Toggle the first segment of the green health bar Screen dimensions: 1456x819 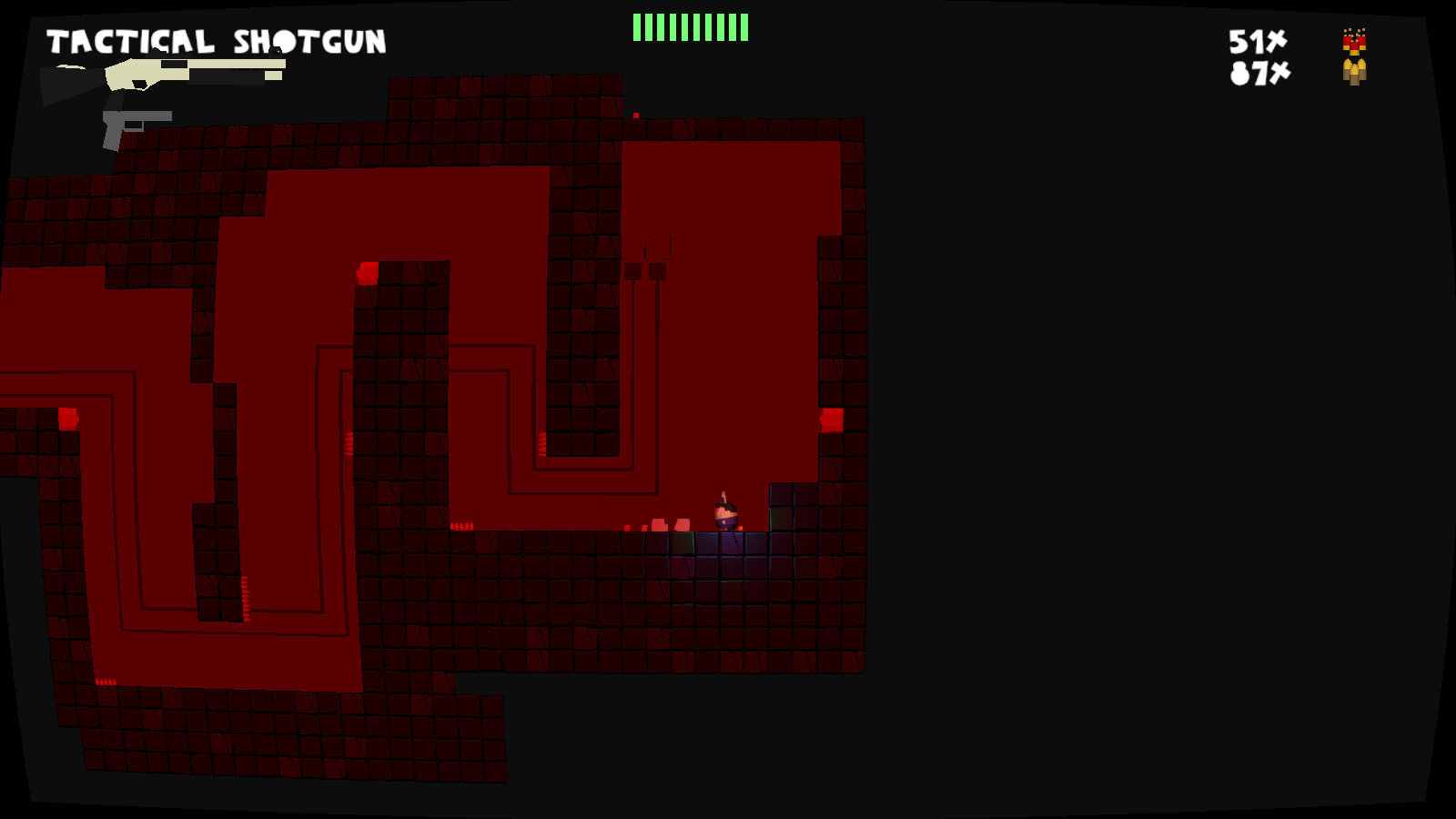tap(637, 27)
